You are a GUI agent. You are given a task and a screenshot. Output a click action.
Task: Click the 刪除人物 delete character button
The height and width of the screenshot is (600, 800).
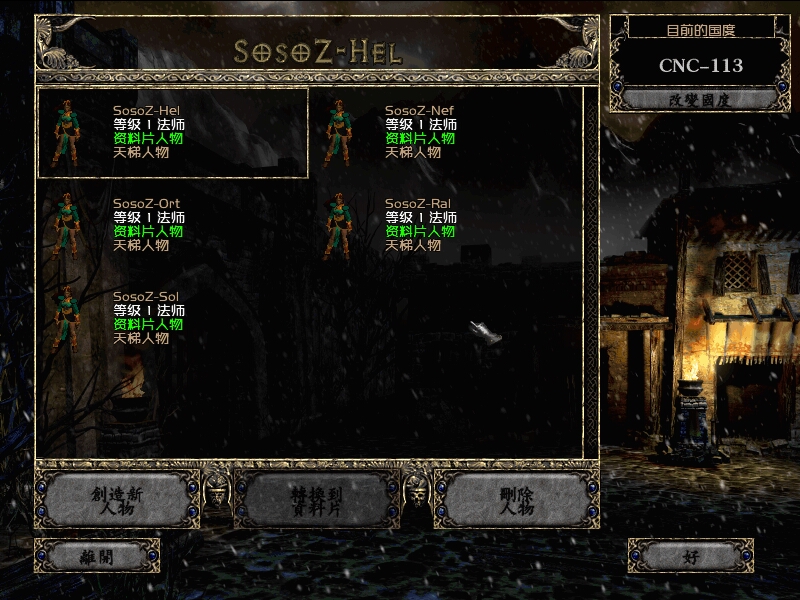click(517, 499)
